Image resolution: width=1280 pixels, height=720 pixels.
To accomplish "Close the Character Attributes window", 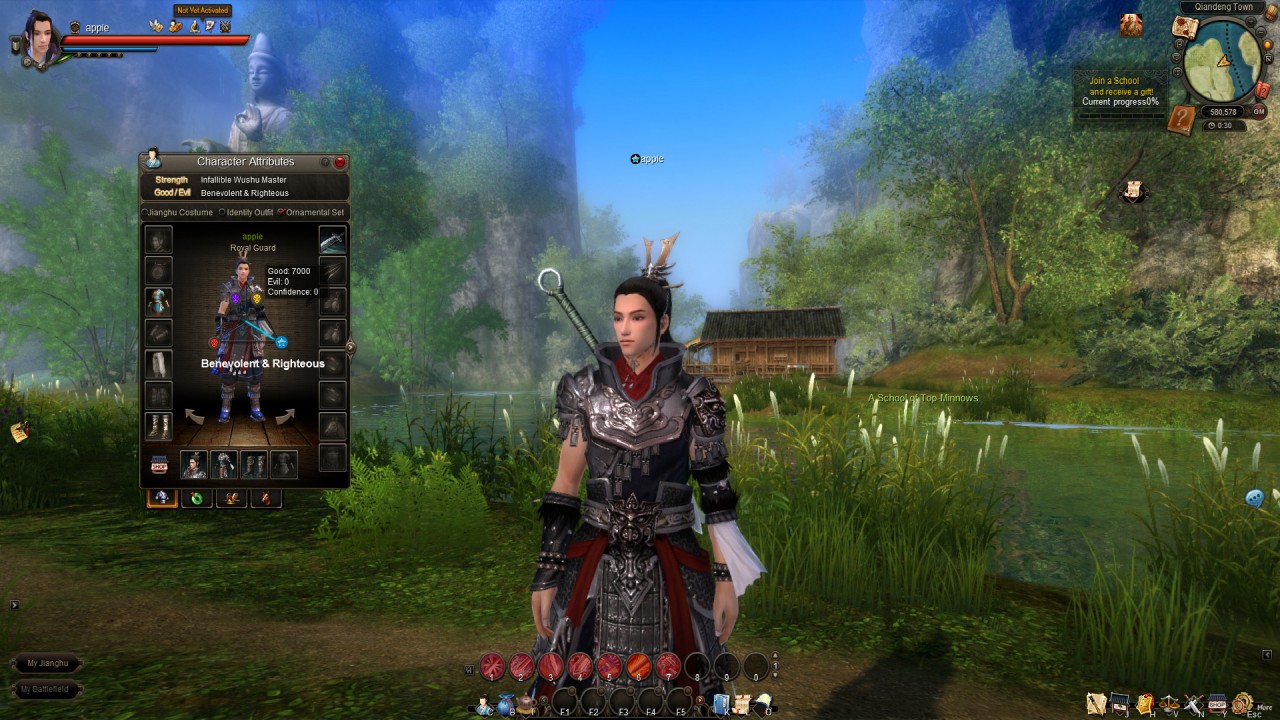I will point(340,162).
